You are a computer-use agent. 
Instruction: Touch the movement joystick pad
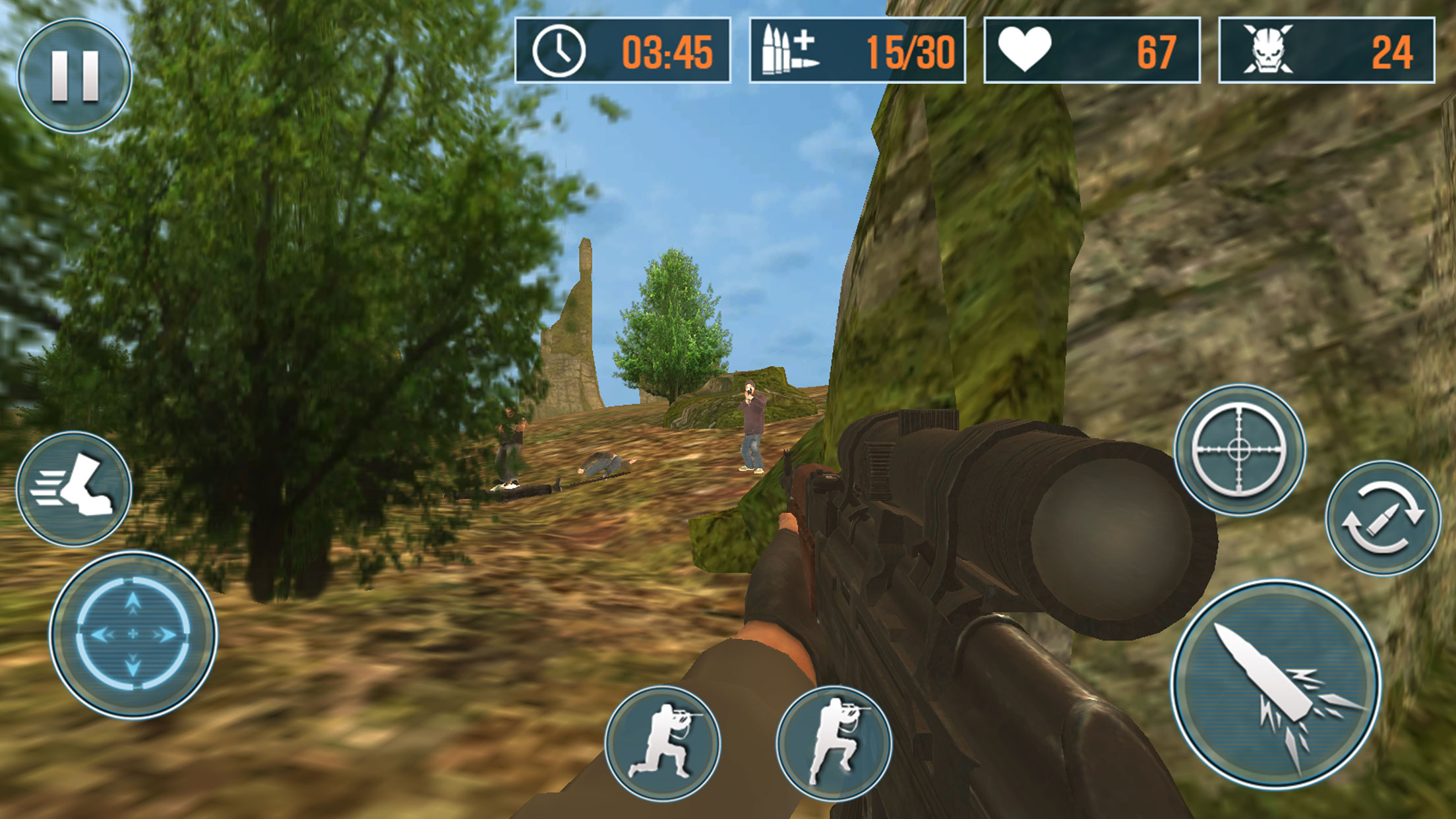coord(133,634)
